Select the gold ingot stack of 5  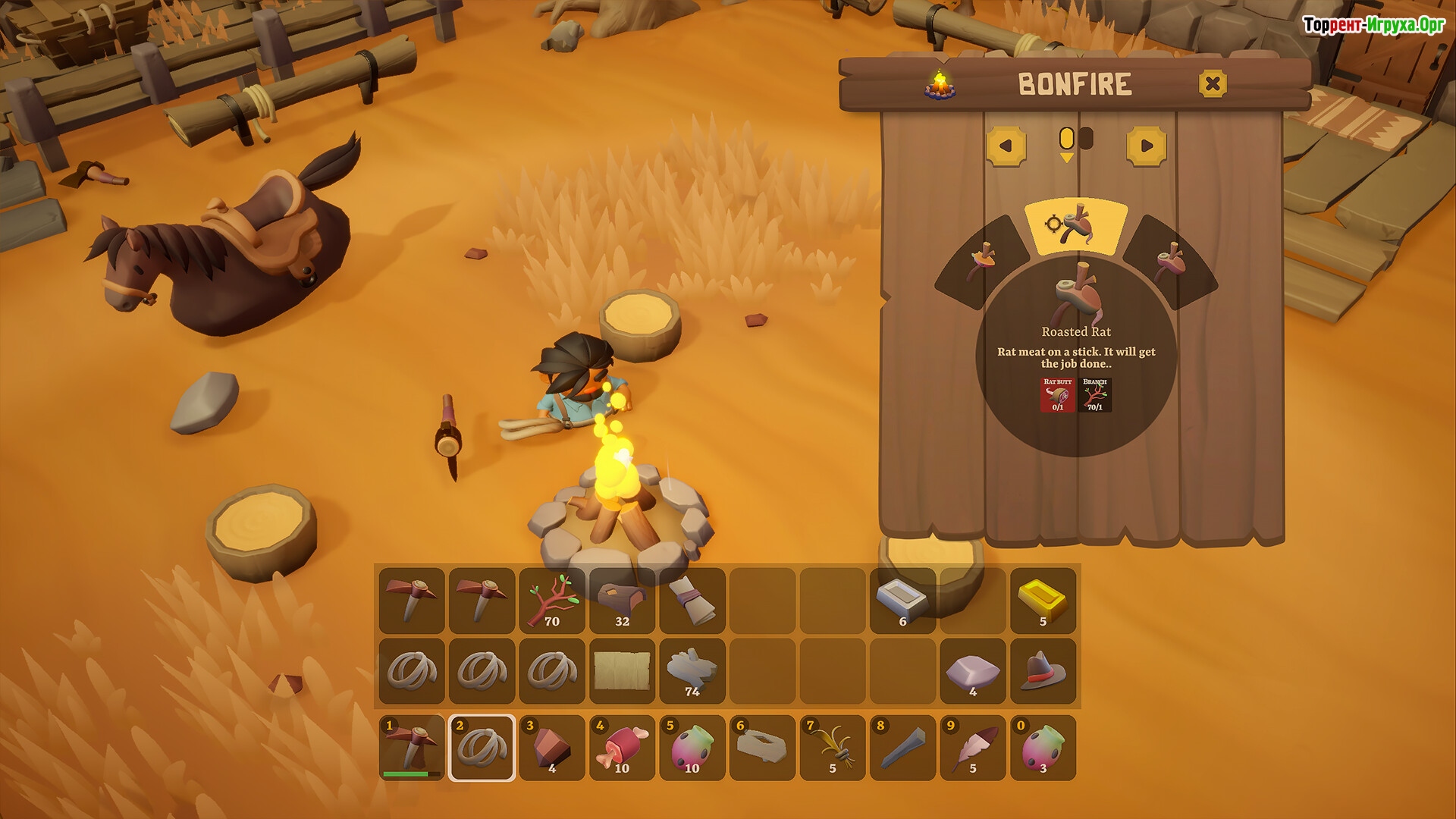pyautogui.click(x=1043, y=601)
